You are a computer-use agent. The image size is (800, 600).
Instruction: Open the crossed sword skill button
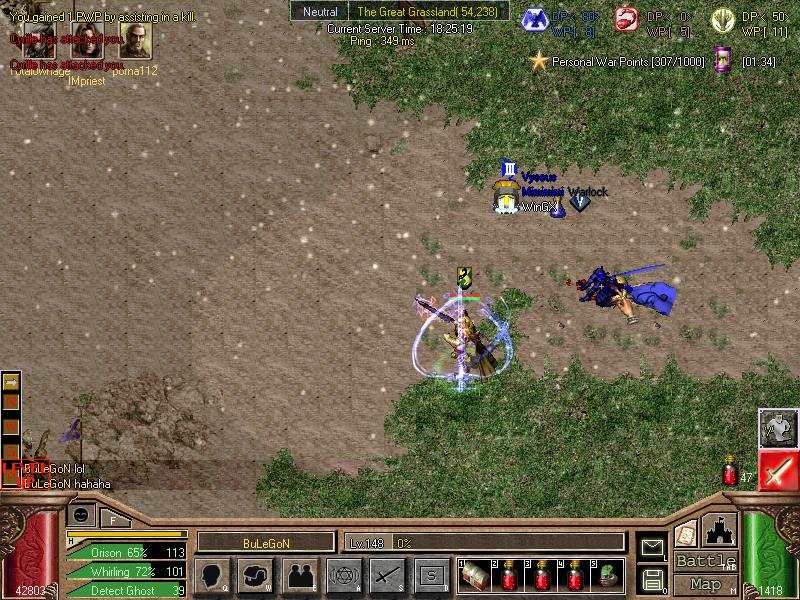pos(386,575)
